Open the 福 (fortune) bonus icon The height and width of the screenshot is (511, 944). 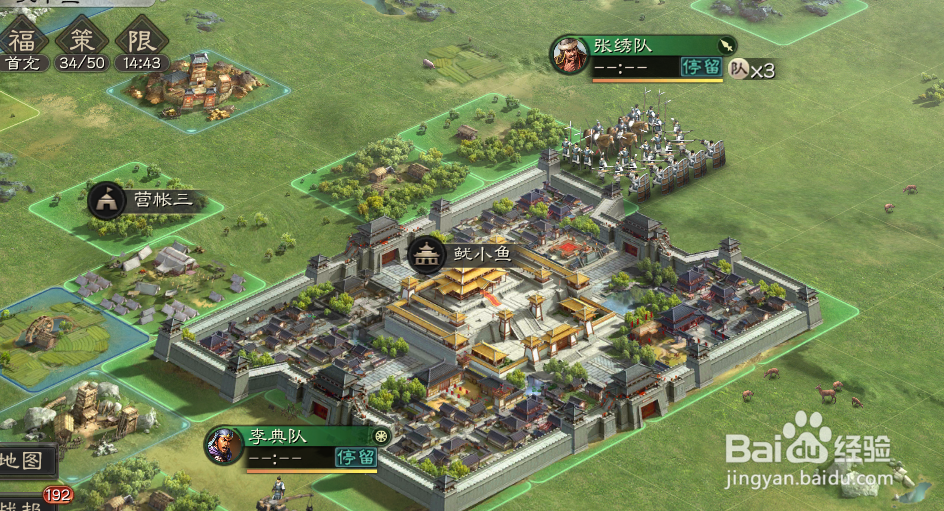[22, 42]
